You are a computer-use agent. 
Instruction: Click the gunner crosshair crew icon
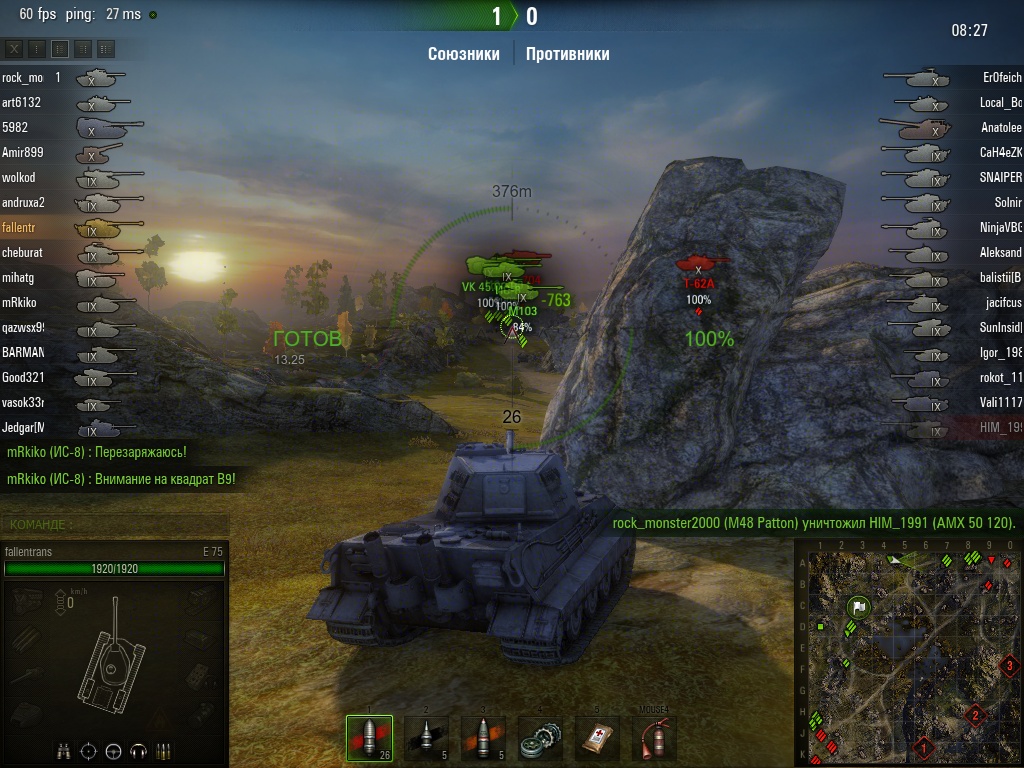click(x=89, y=750)
